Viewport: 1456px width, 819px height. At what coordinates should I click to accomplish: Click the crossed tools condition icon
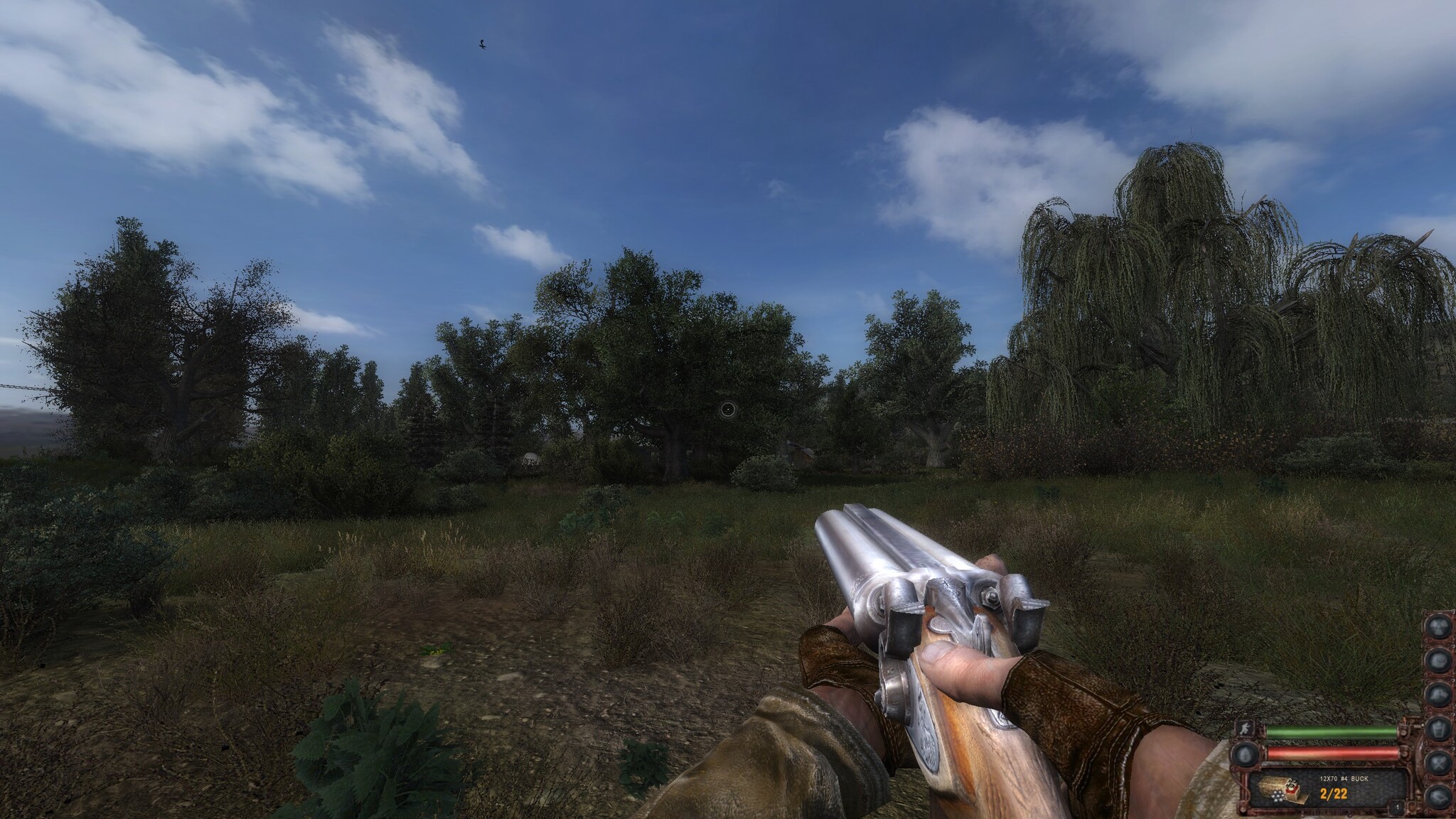point(1440,761)
